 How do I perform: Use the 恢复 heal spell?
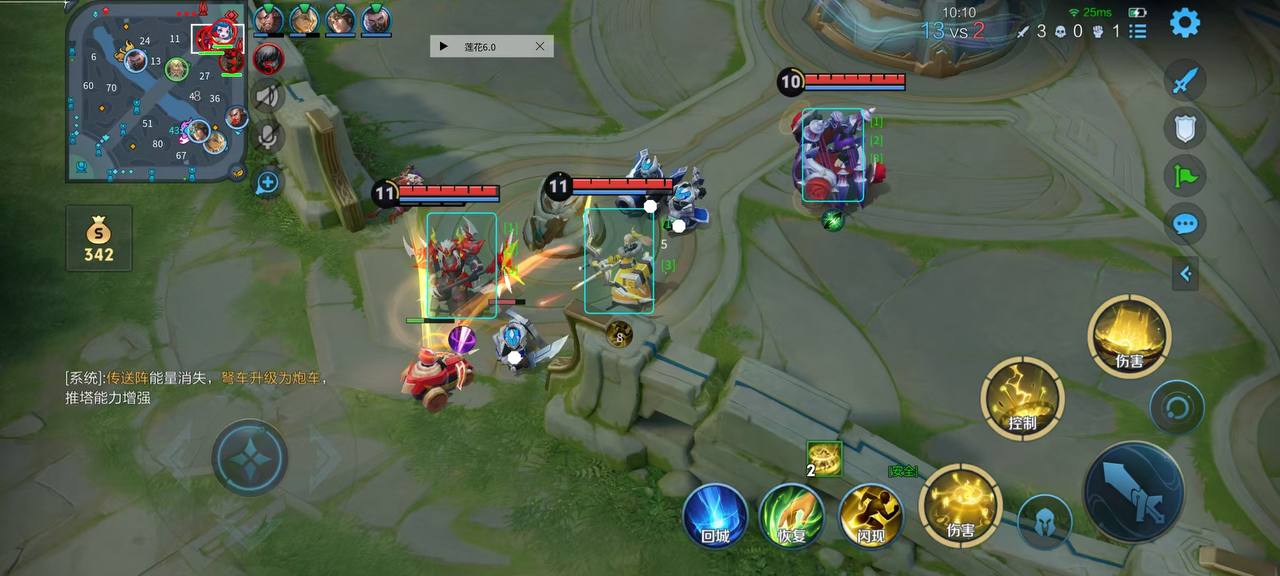(x=792, y=516)
